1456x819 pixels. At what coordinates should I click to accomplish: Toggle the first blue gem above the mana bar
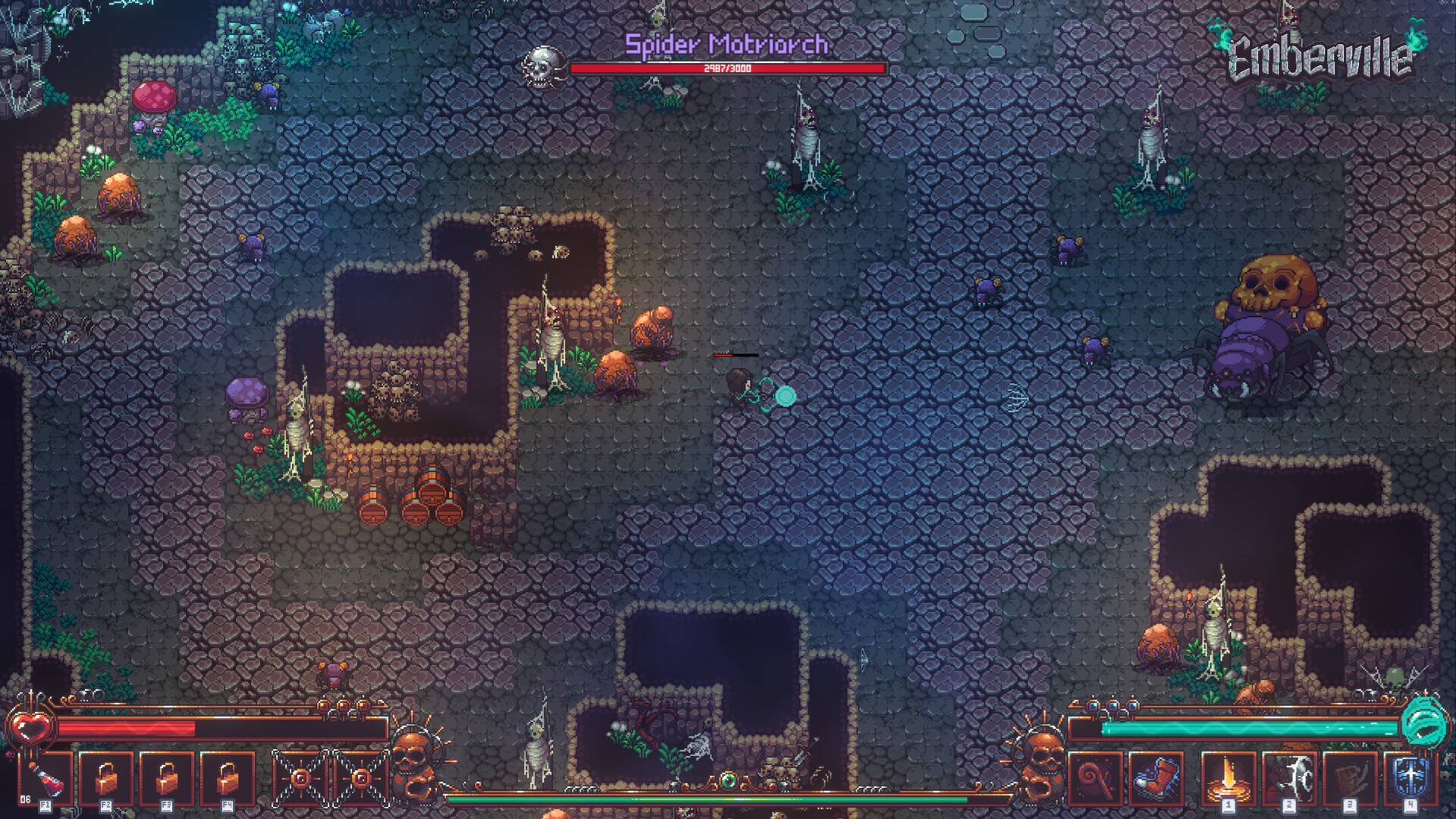(1092, 707)
